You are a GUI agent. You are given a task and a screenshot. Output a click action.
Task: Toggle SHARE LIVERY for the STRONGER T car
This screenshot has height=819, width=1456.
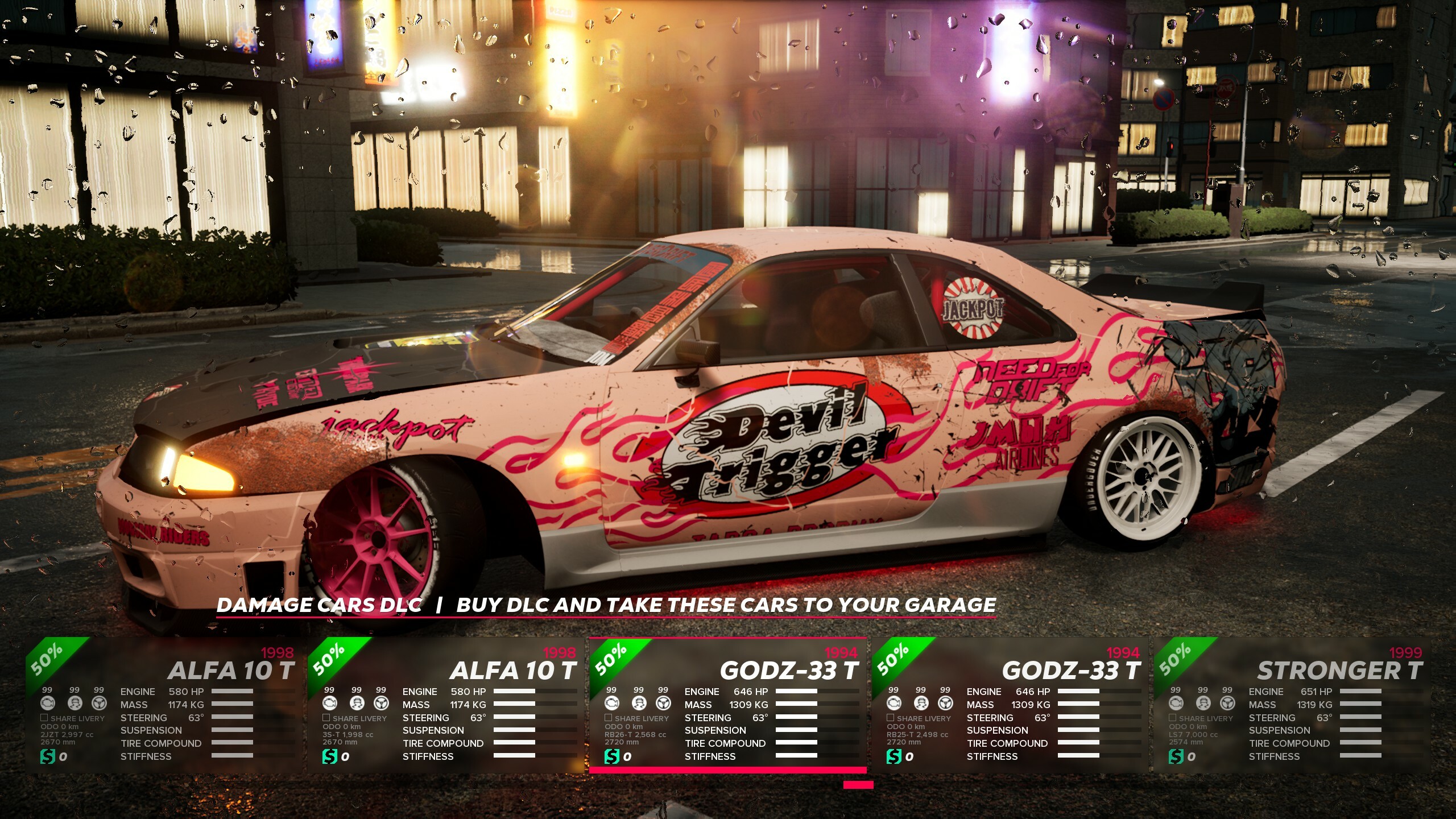1173,718
